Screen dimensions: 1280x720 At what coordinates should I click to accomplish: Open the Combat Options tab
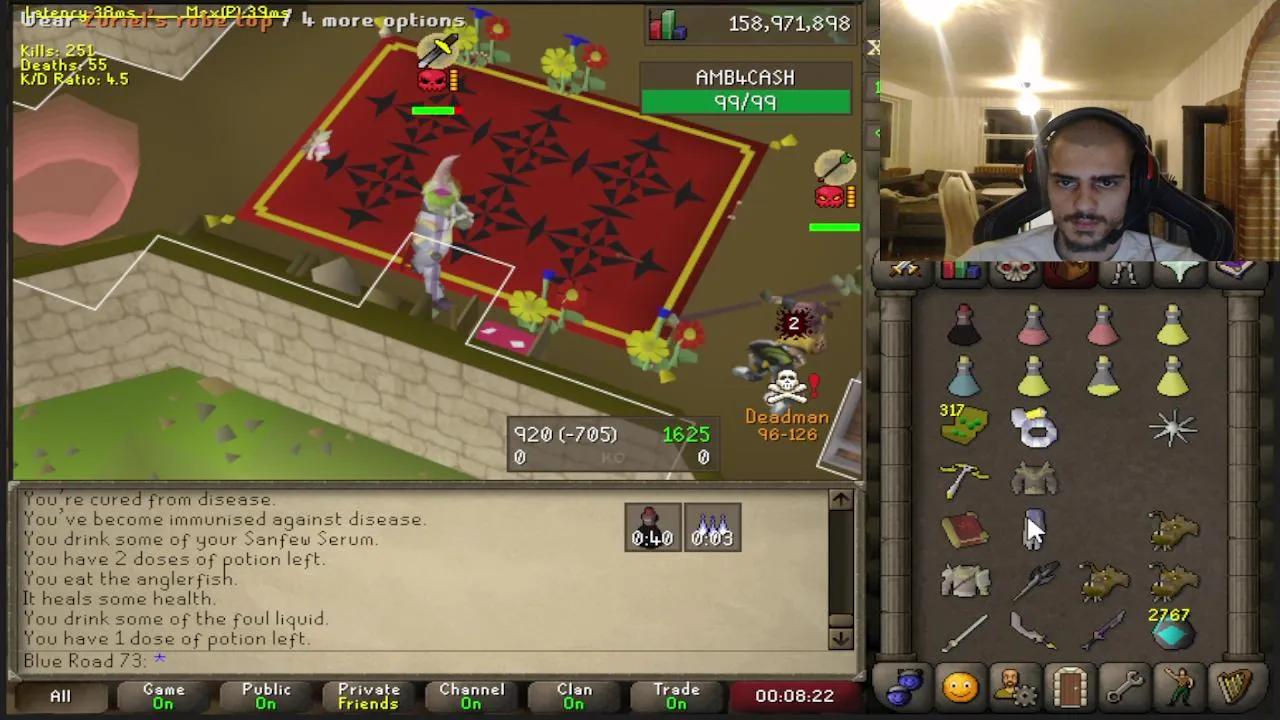click(905, 268)
